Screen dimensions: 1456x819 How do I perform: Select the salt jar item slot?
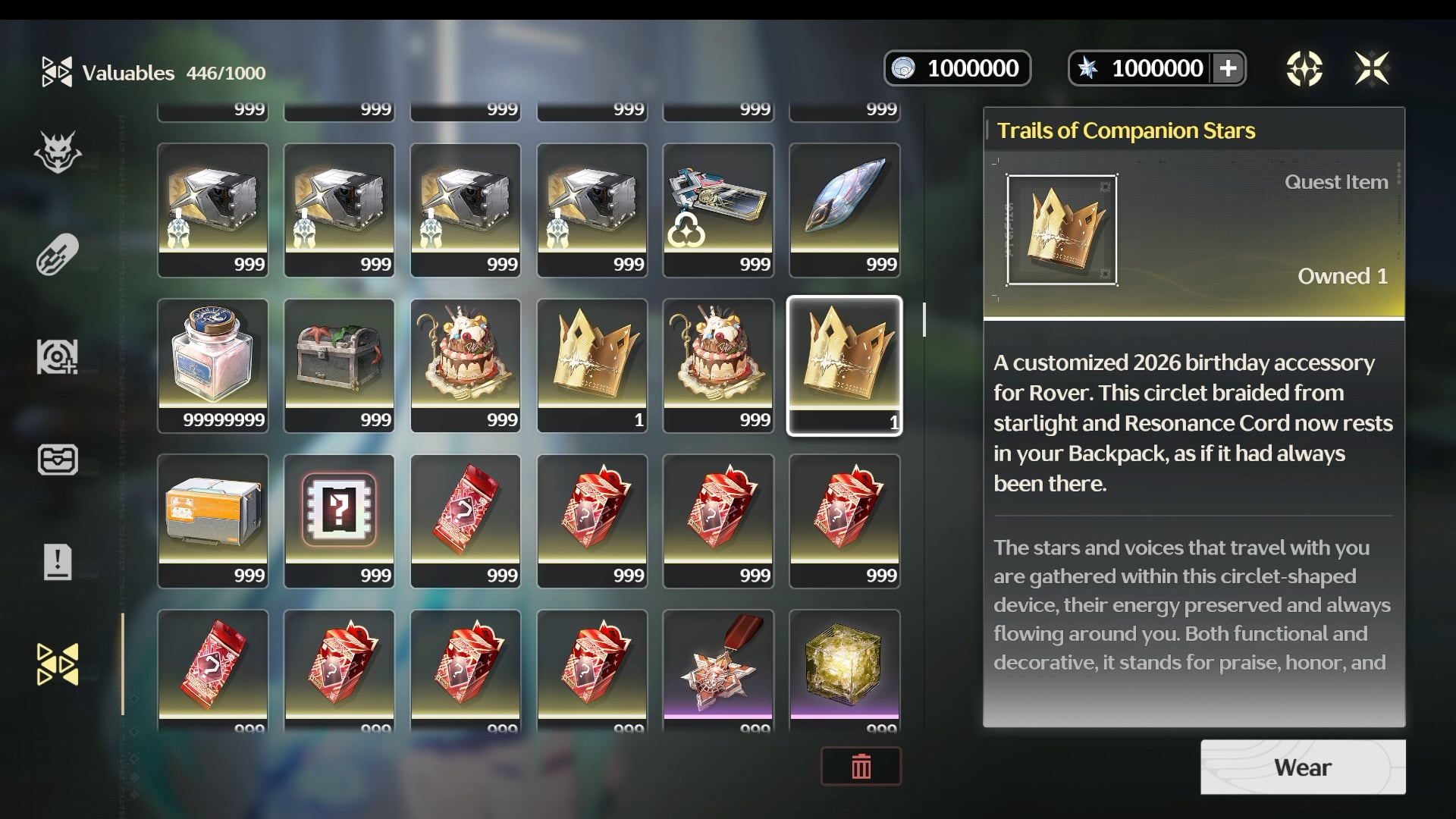[212, 365]
